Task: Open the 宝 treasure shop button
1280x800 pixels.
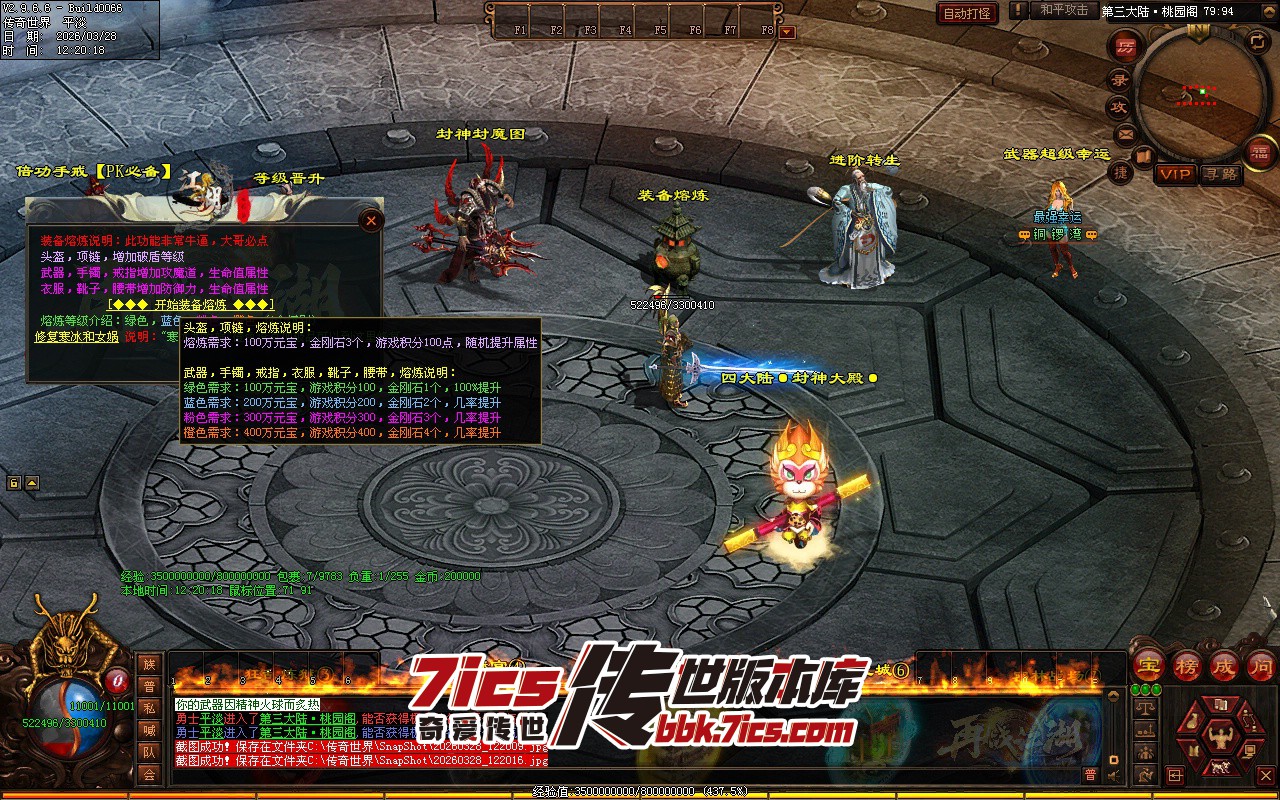Action: [x=1148, y=665]
